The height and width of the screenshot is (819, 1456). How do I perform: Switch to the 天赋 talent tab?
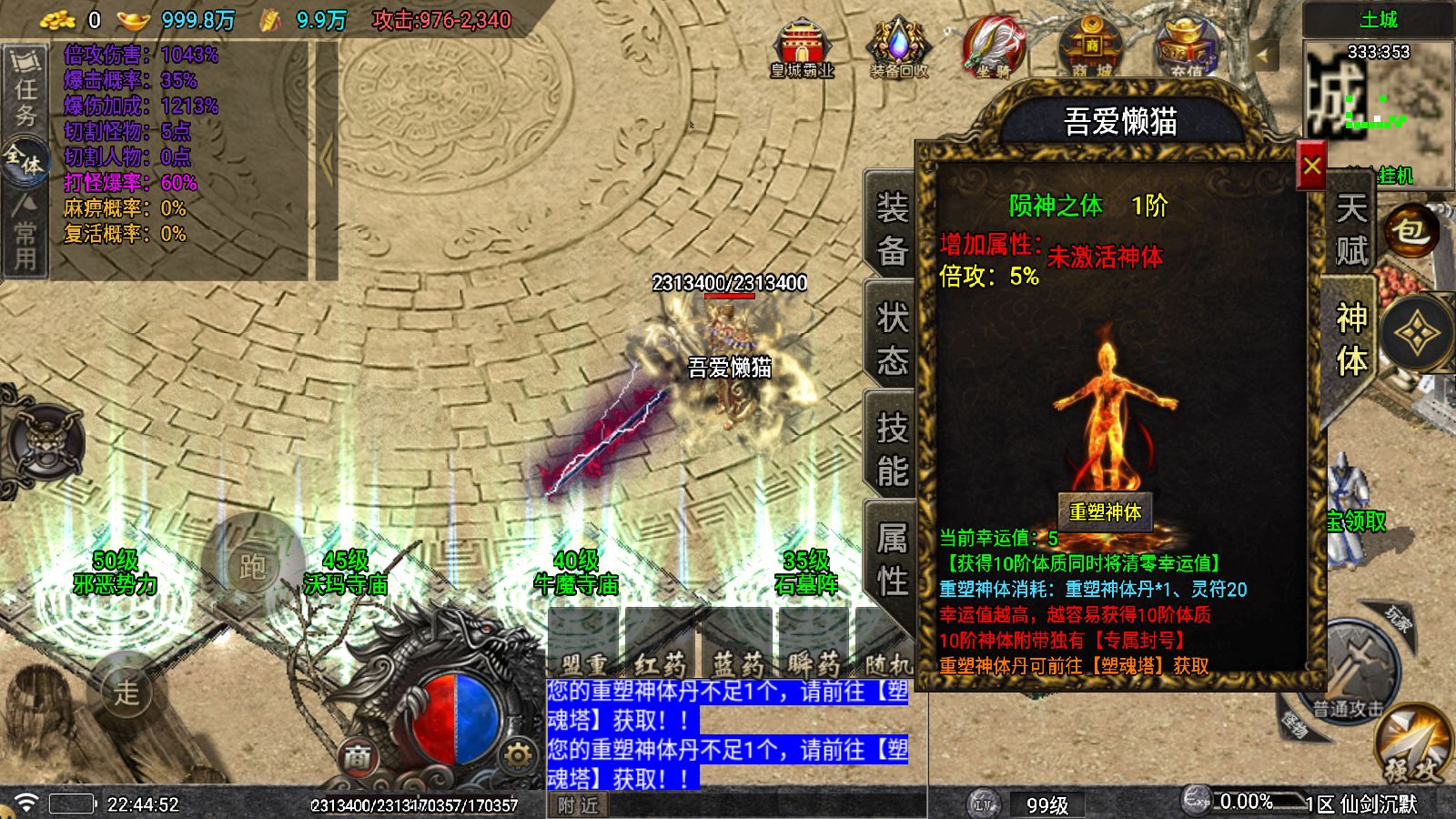point(1350,228)
